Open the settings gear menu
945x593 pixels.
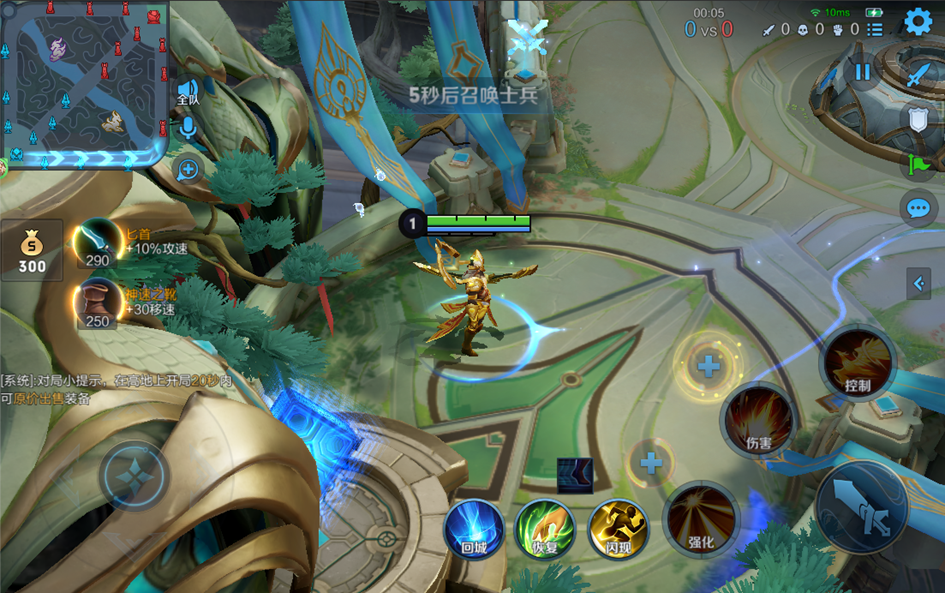(918, 21)
